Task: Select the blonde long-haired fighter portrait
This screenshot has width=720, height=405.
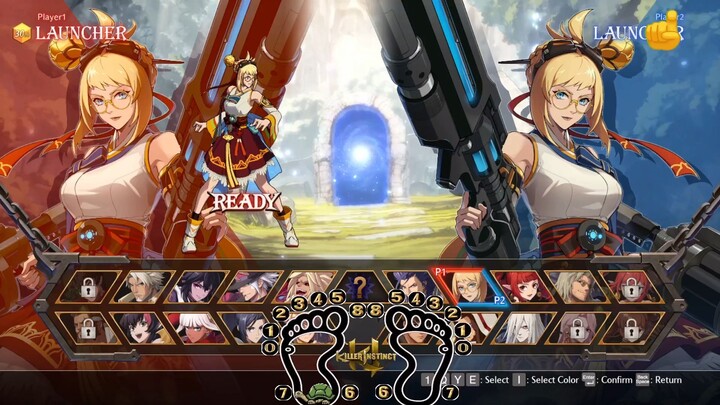Action: click(x=303, y=288)
